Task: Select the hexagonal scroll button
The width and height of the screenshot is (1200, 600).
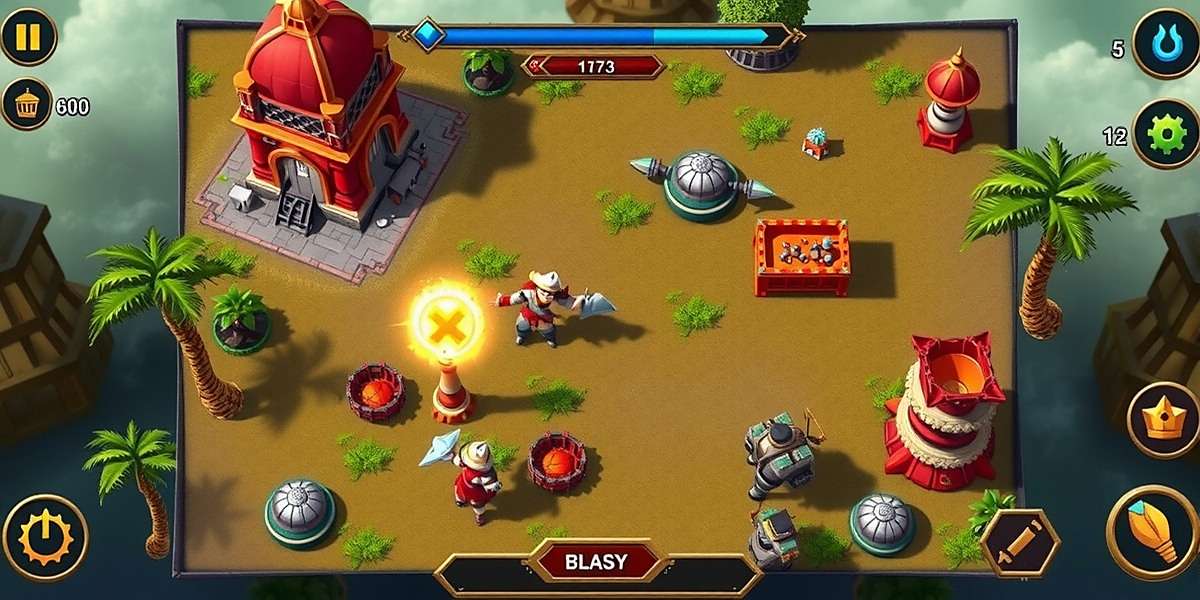Action: pos(1020,544)
